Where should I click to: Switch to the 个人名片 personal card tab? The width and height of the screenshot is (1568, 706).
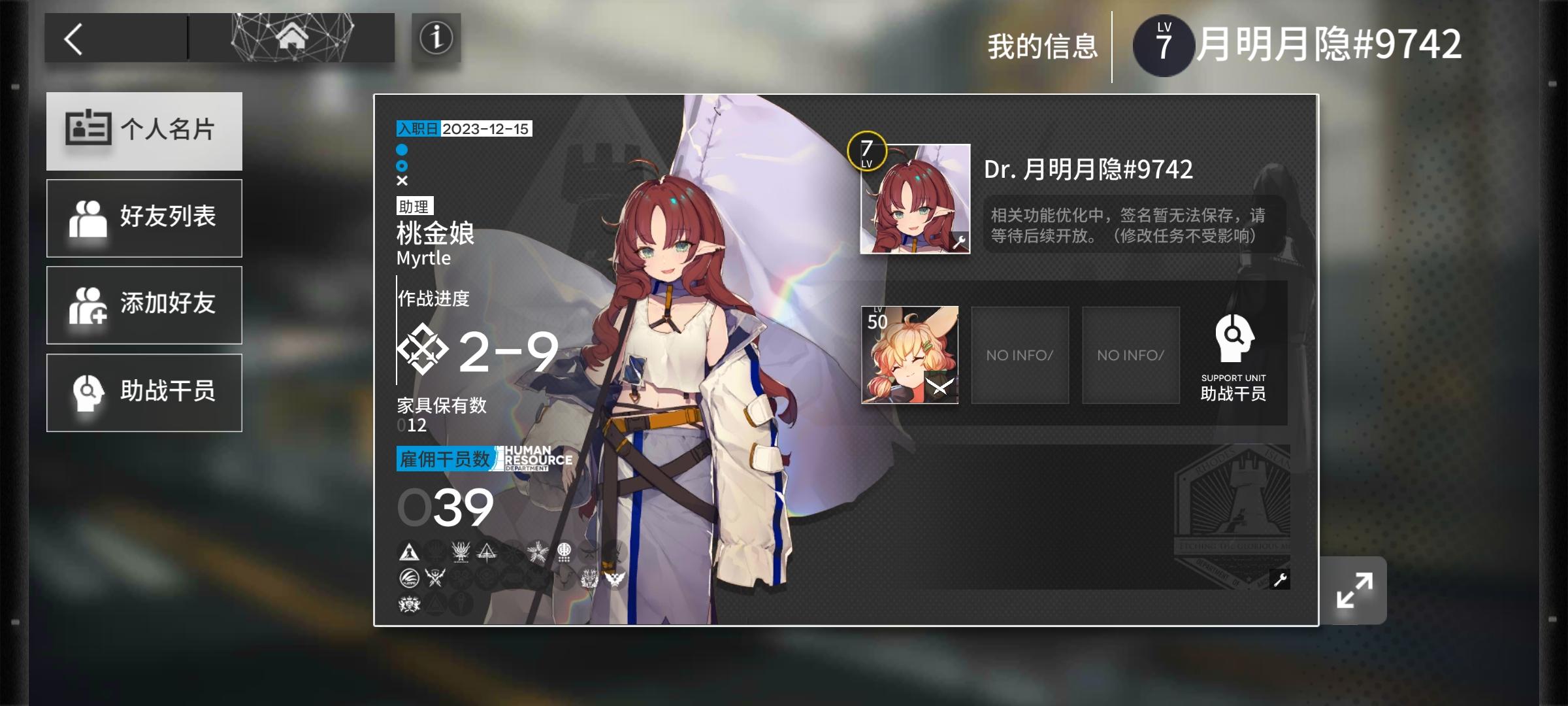[x=144, y=131]
